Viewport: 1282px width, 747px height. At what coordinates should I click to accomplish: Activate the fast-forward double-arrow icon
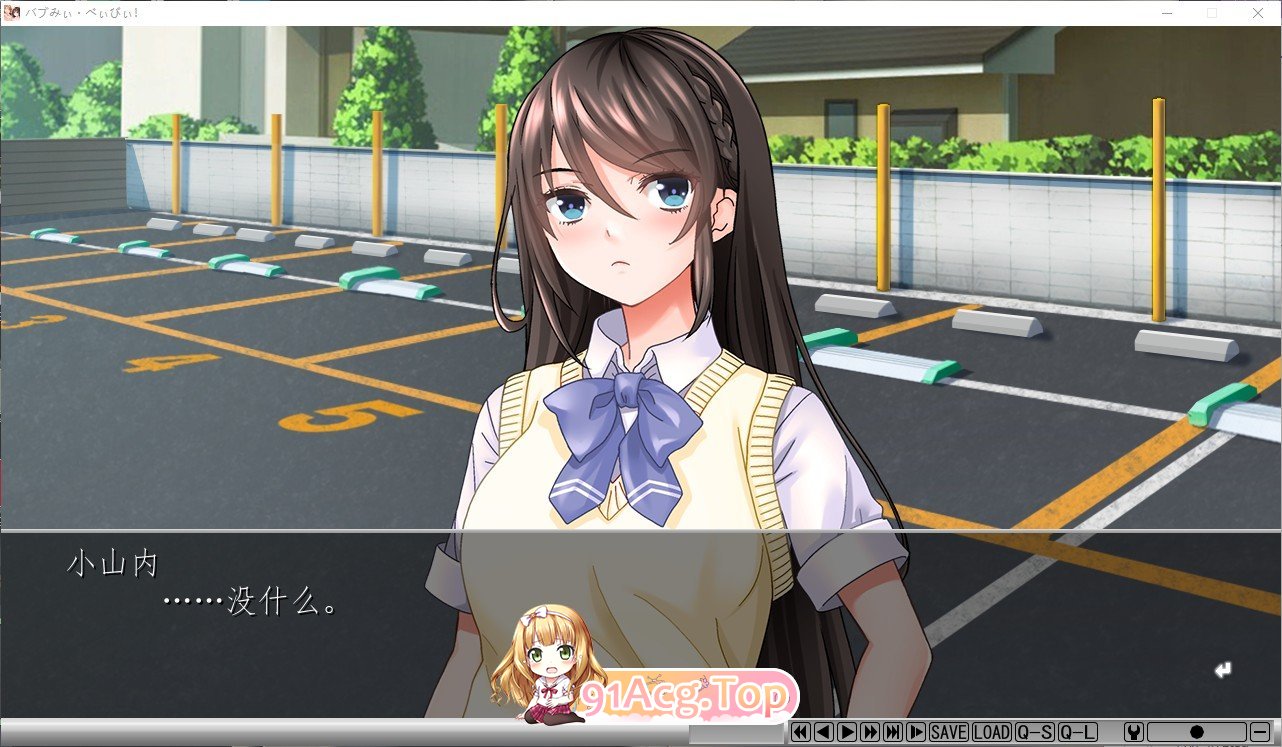click(x=870, y=733)
